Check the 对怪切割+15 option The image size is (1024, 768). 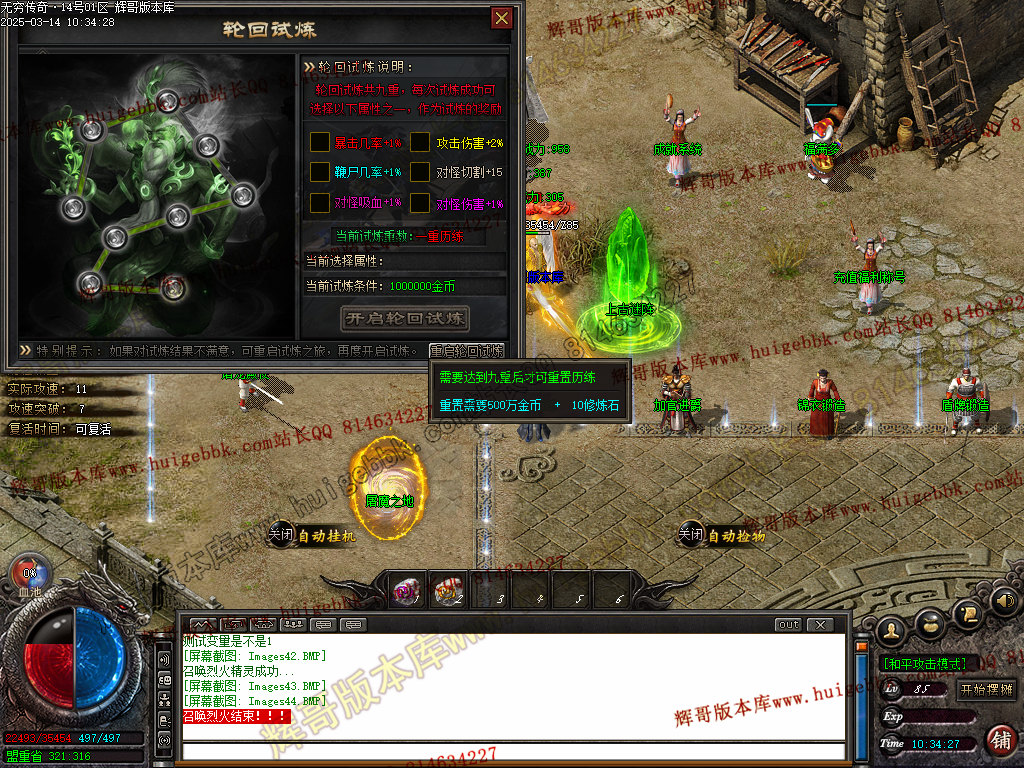coord(420,172)
